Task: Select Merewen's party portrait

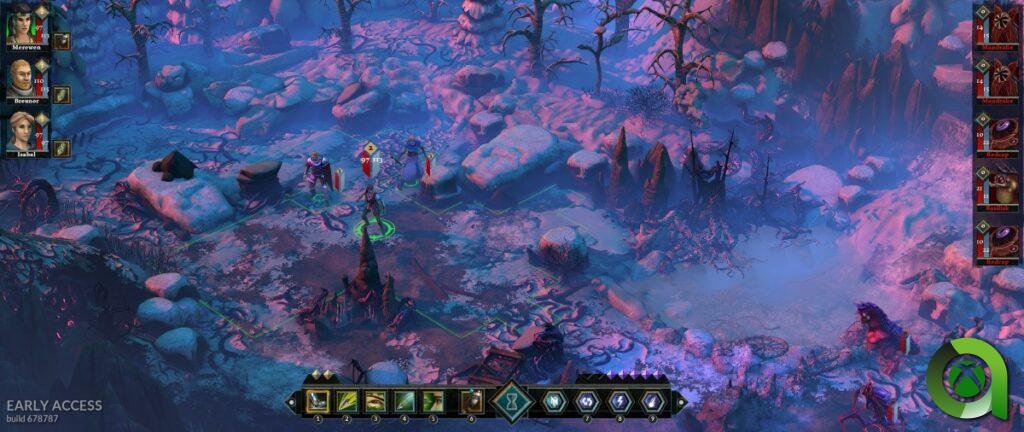Action: [x=20, y=24]
